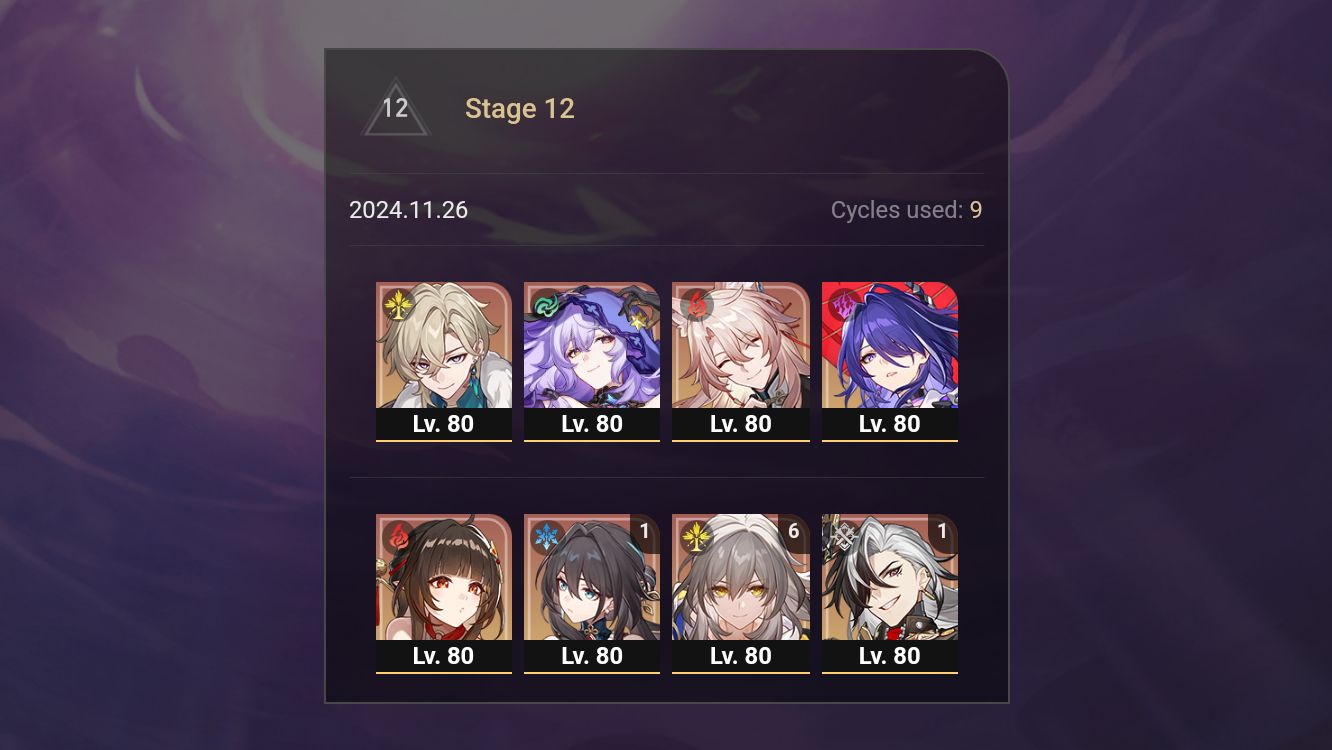
Task: Click the triangular Stage 12 emblem
Action: [x=396, y=108]
